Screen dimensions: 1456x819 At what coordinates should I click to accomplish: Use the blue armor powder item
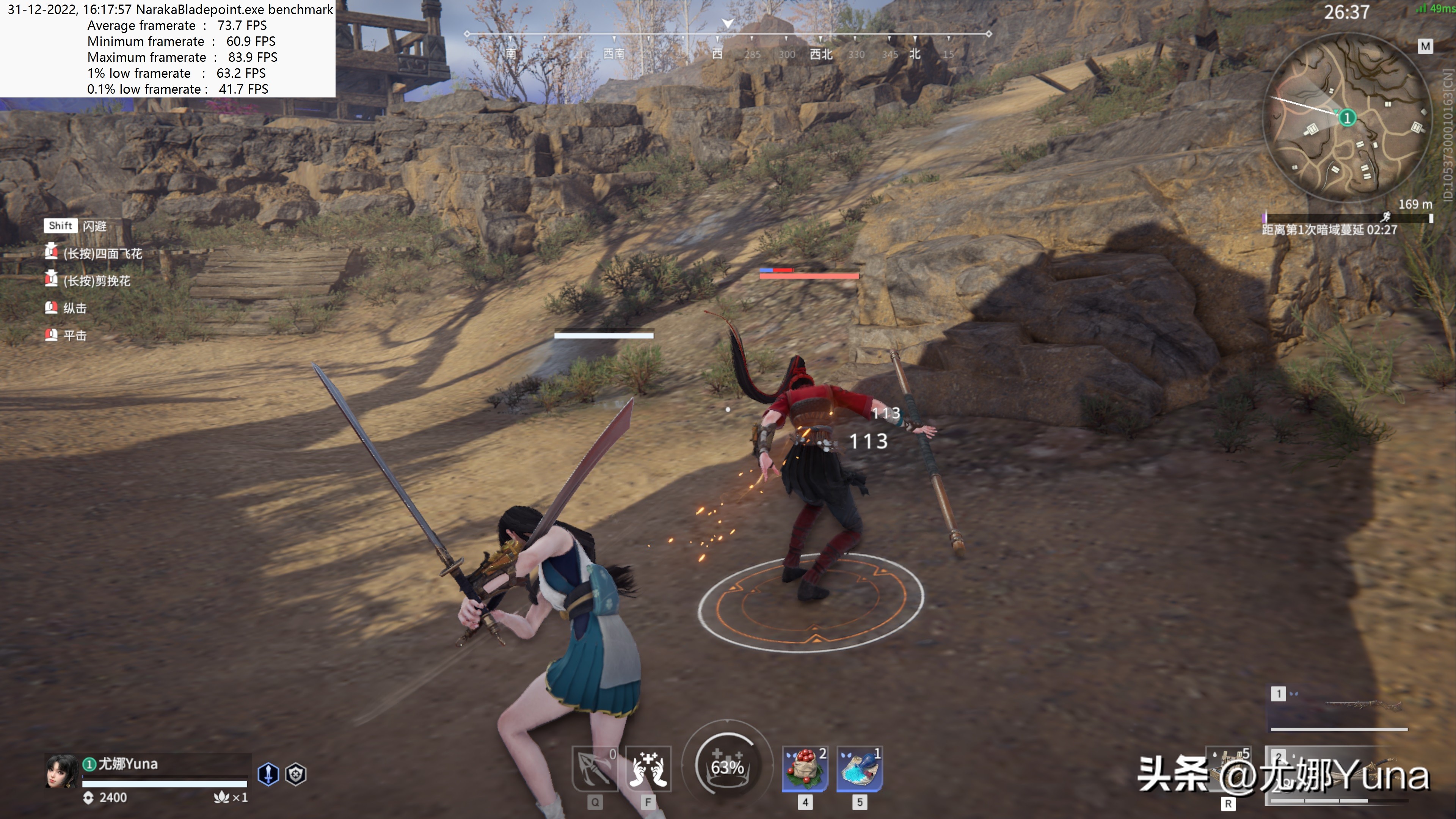pyautogui.click(x=859, y=768)
